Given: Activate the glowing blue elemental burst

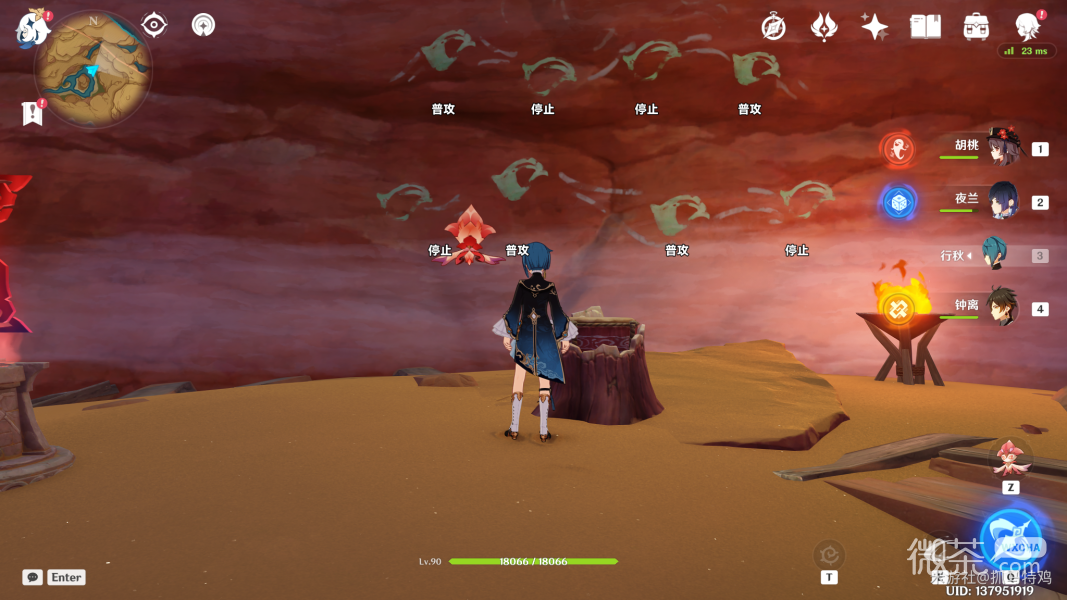Looking at the screenshot, I should (1012, 540).
